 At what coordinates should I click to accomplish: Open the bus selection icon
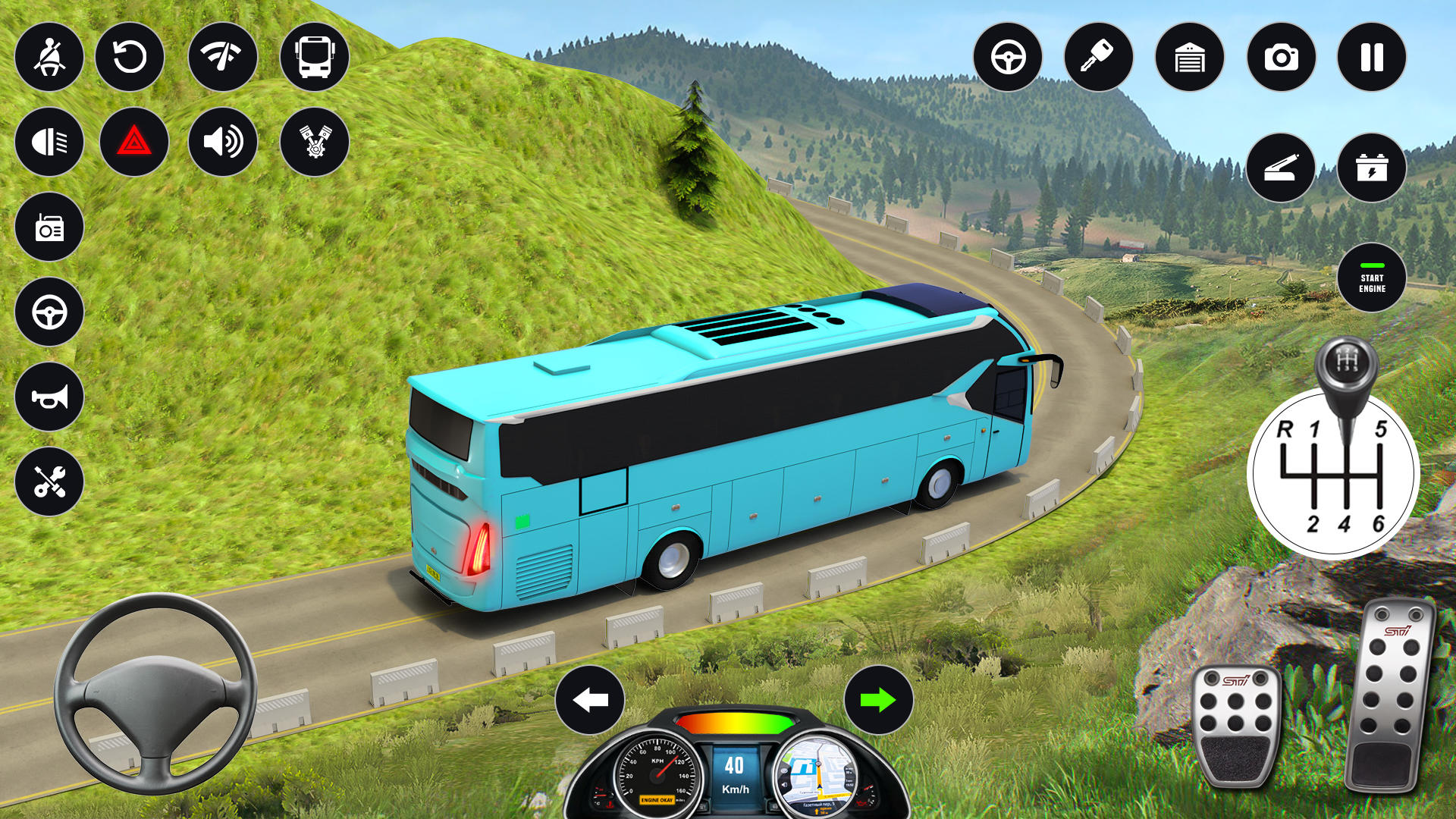(x=315, y=58)
